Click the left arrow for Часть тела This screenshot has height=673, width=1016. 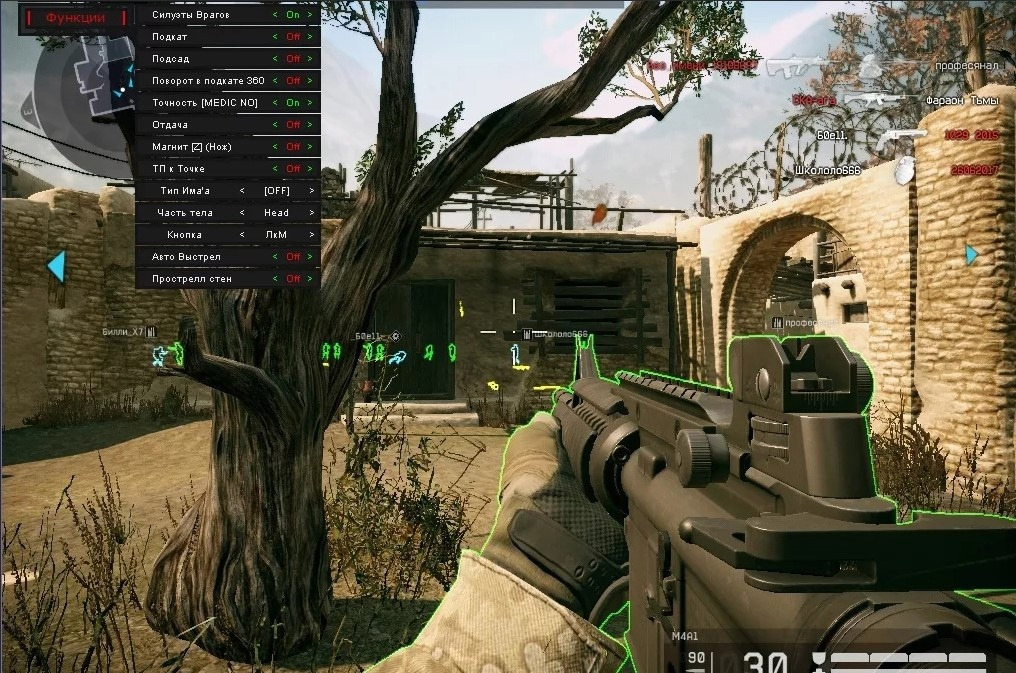[242, 213]
